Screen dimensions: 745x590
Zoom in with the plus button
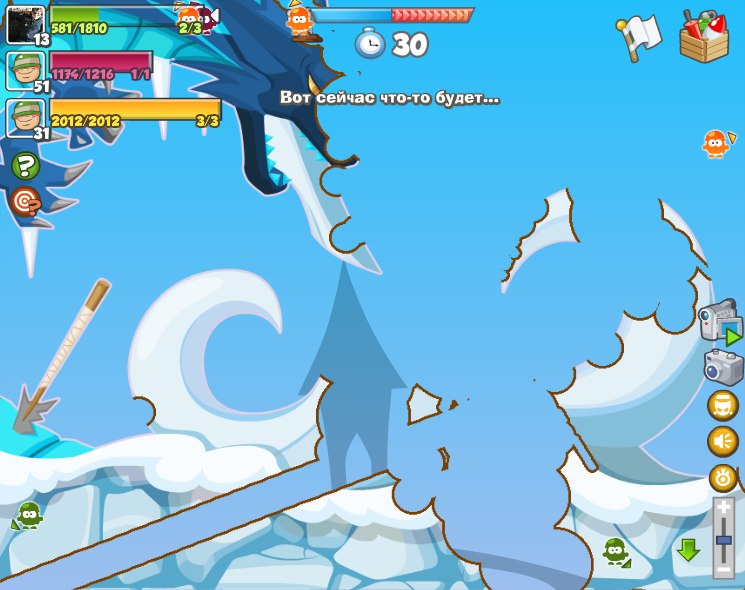tap(724, 508)
